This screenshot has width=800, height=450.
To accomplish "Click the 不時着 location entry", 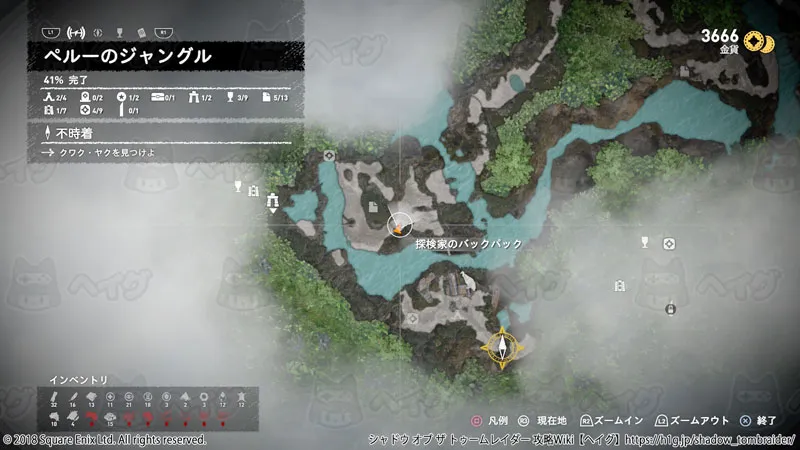I will coord(74,133).
